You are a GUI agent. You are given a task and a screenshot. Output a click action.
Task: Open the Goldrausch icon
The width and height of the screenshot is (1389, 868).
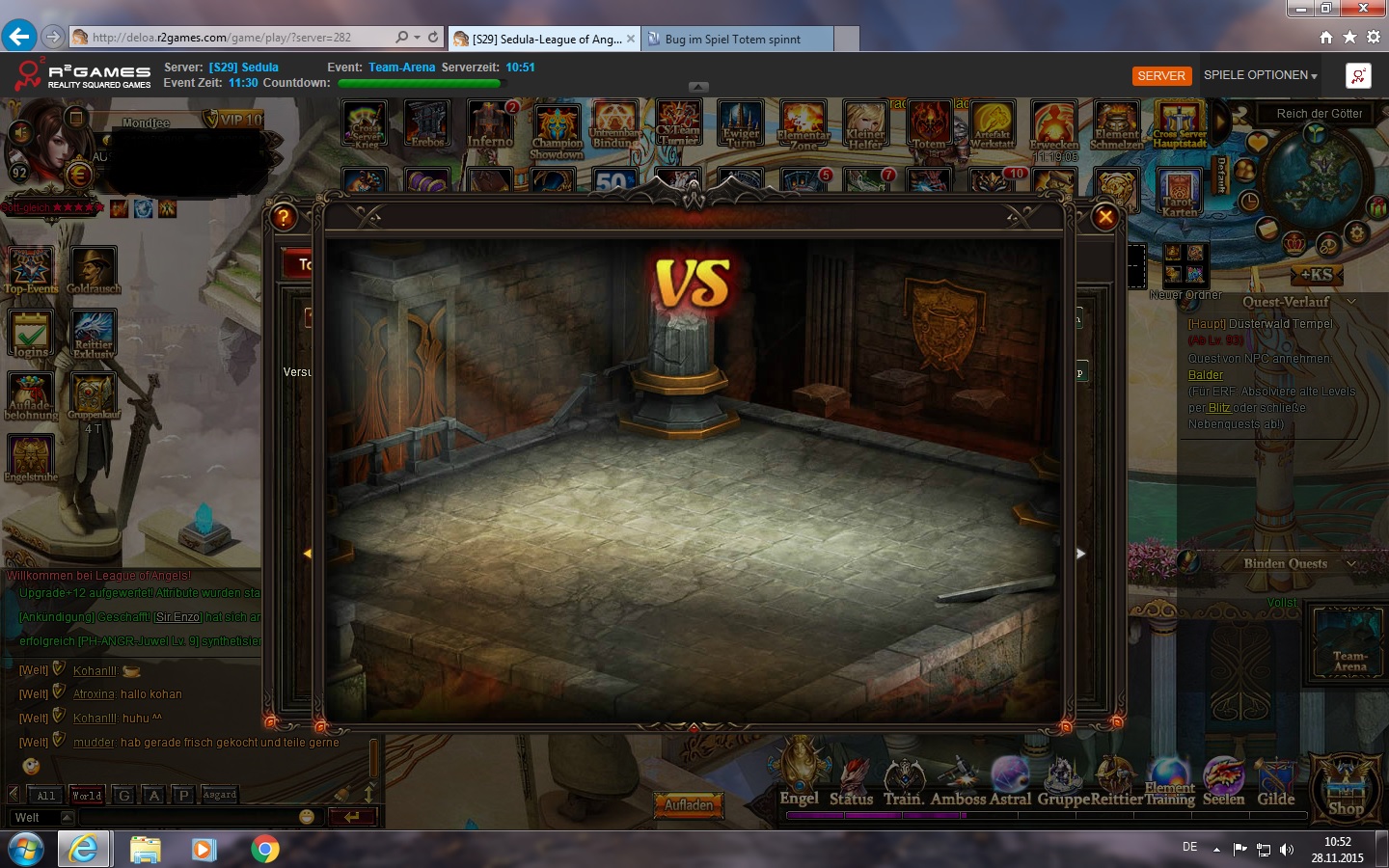coord(94,270)
